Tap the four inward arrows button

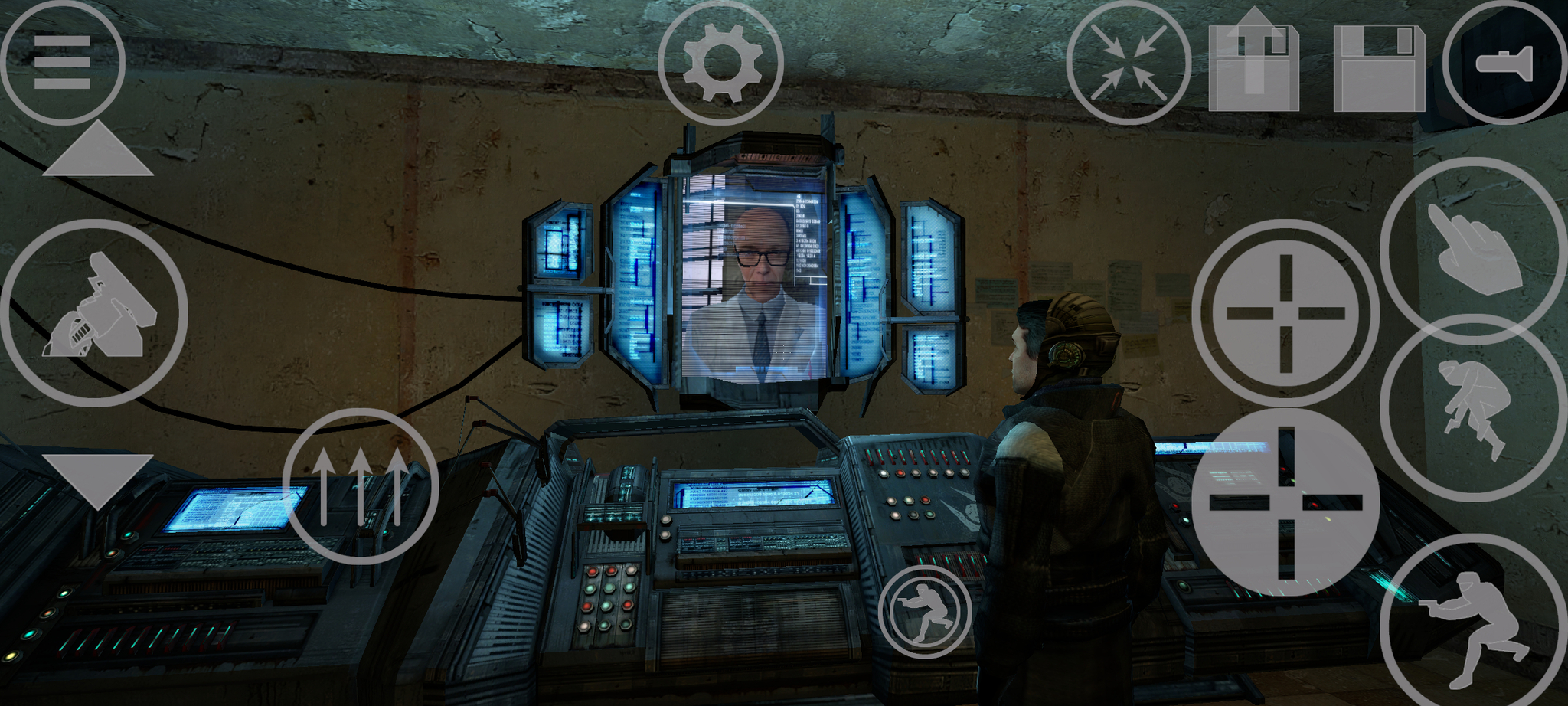pos(1129,63)
